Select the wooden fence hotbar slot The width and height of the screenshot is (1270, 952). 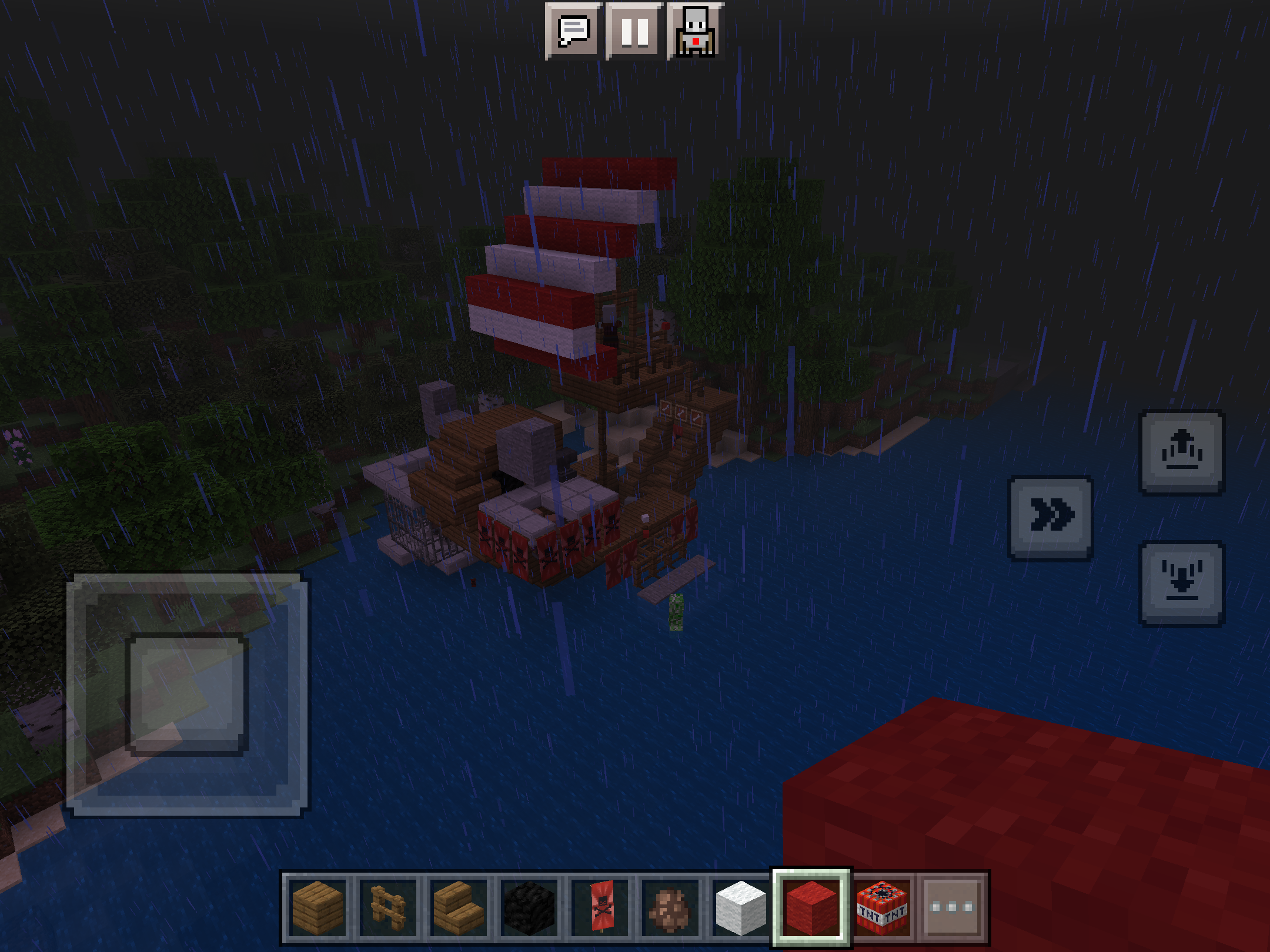[388, 908]
